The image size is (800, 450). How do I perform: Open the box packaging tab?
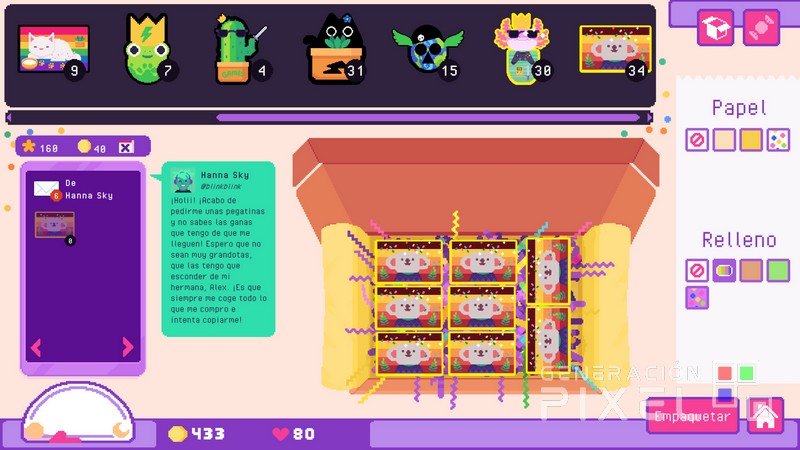pos(716,28)
